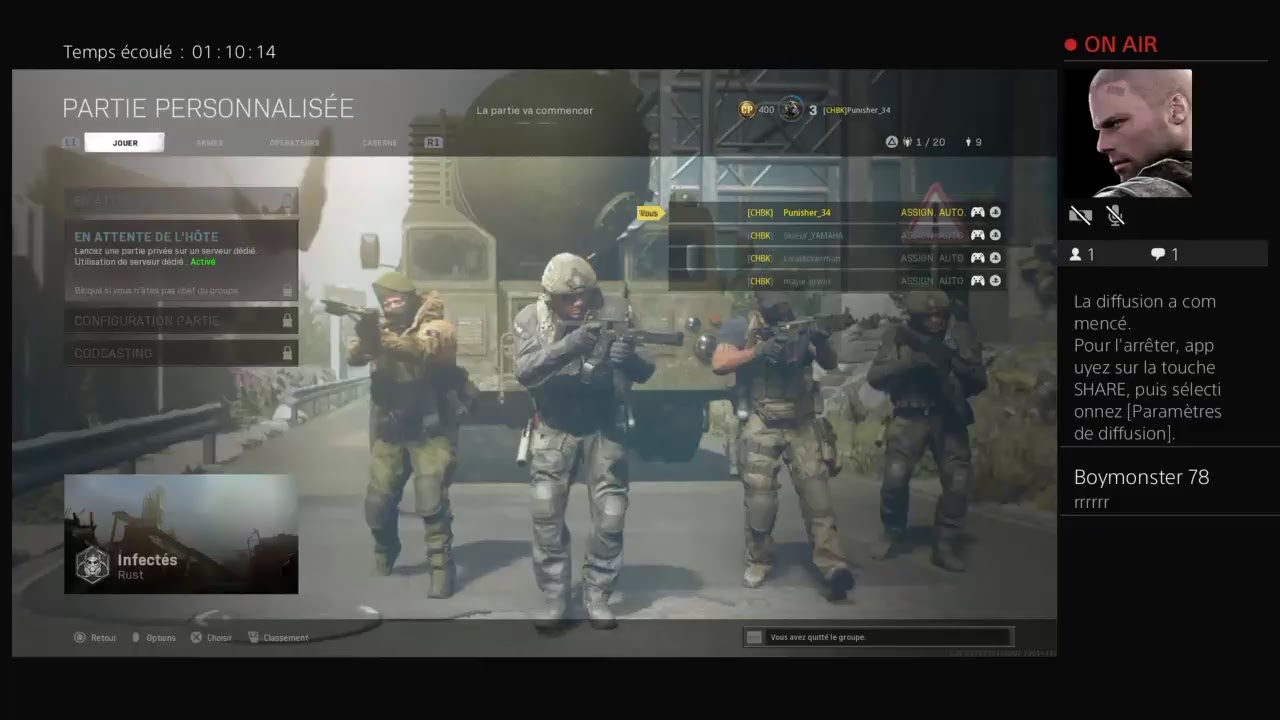Choose the CODCasting menu entry
Image resolution: width=1280 pixels, height=720 pixels.
181,353
